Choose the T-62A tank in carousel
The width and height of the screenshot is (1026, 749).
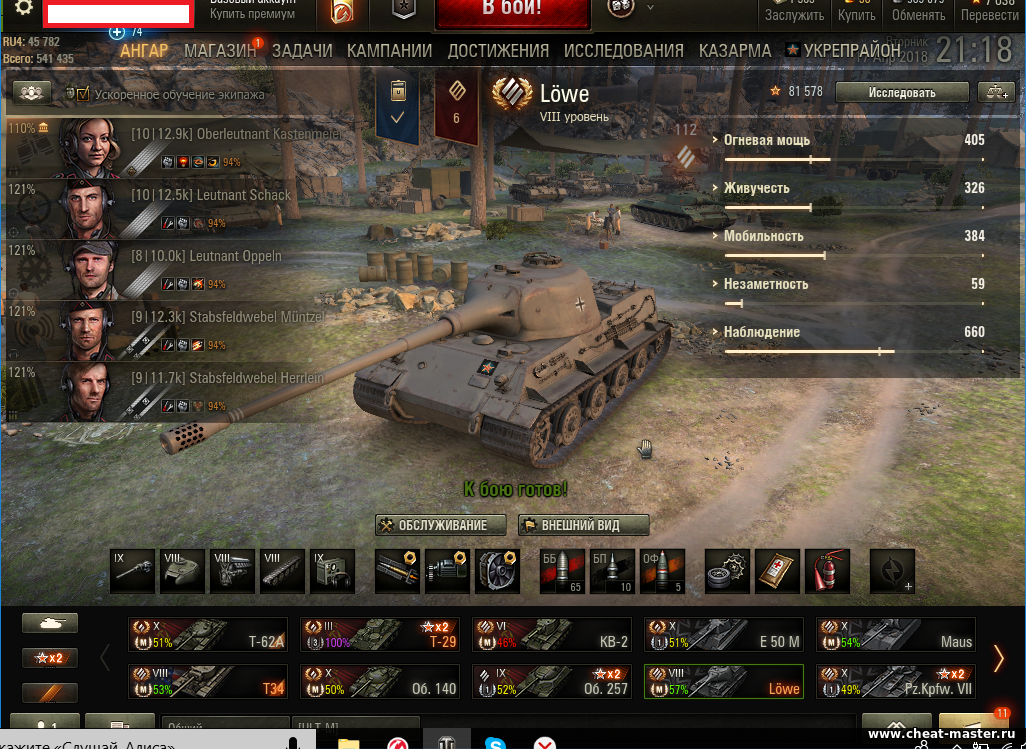click(207, 634)
